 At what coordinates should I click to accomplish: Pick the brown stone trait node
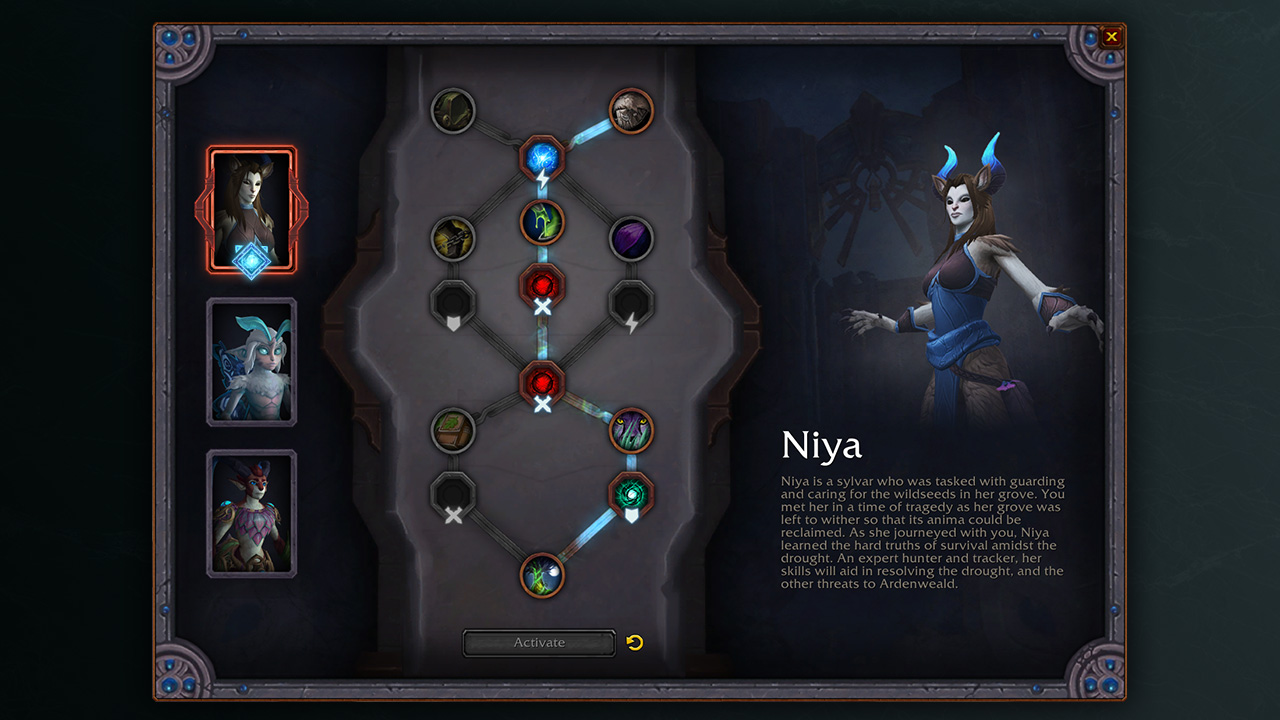coord(631,111)
